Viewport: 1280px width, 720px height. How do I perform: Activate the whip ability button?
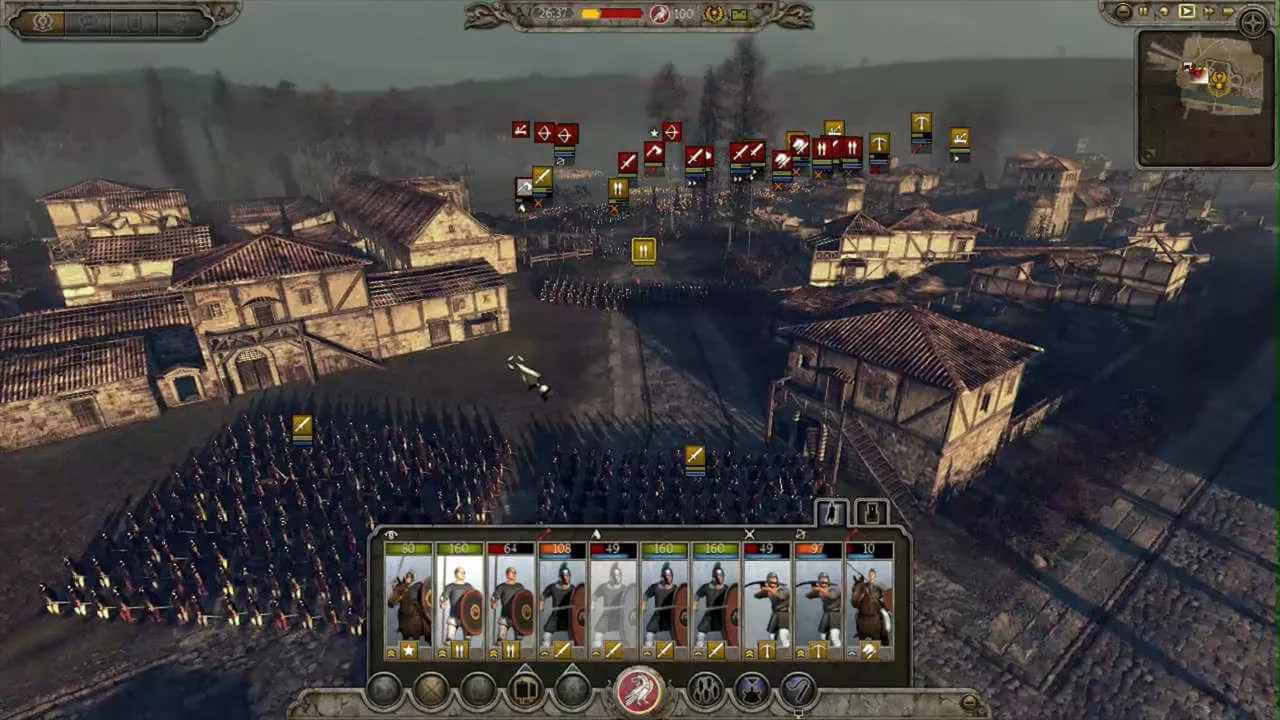(798, 690)
